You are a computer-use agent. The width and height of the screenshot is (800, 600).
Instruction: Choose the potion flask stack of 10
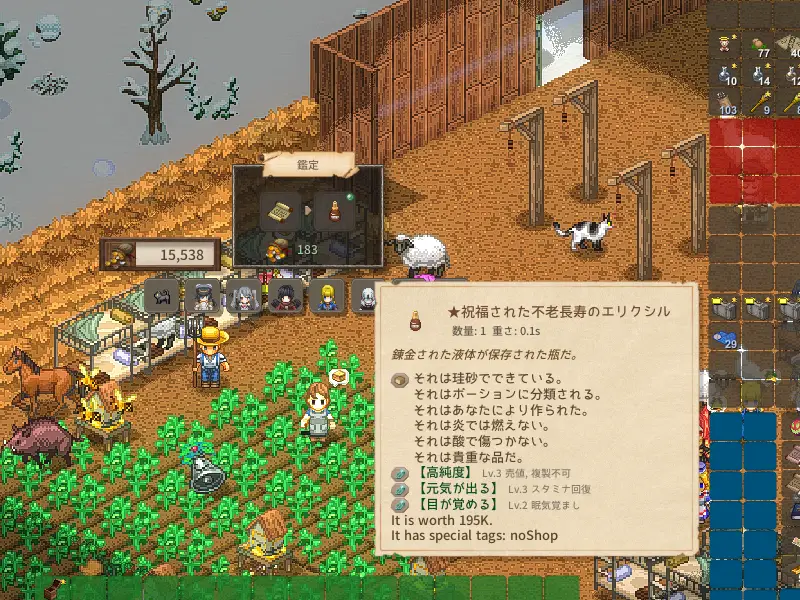pos(725,72)
